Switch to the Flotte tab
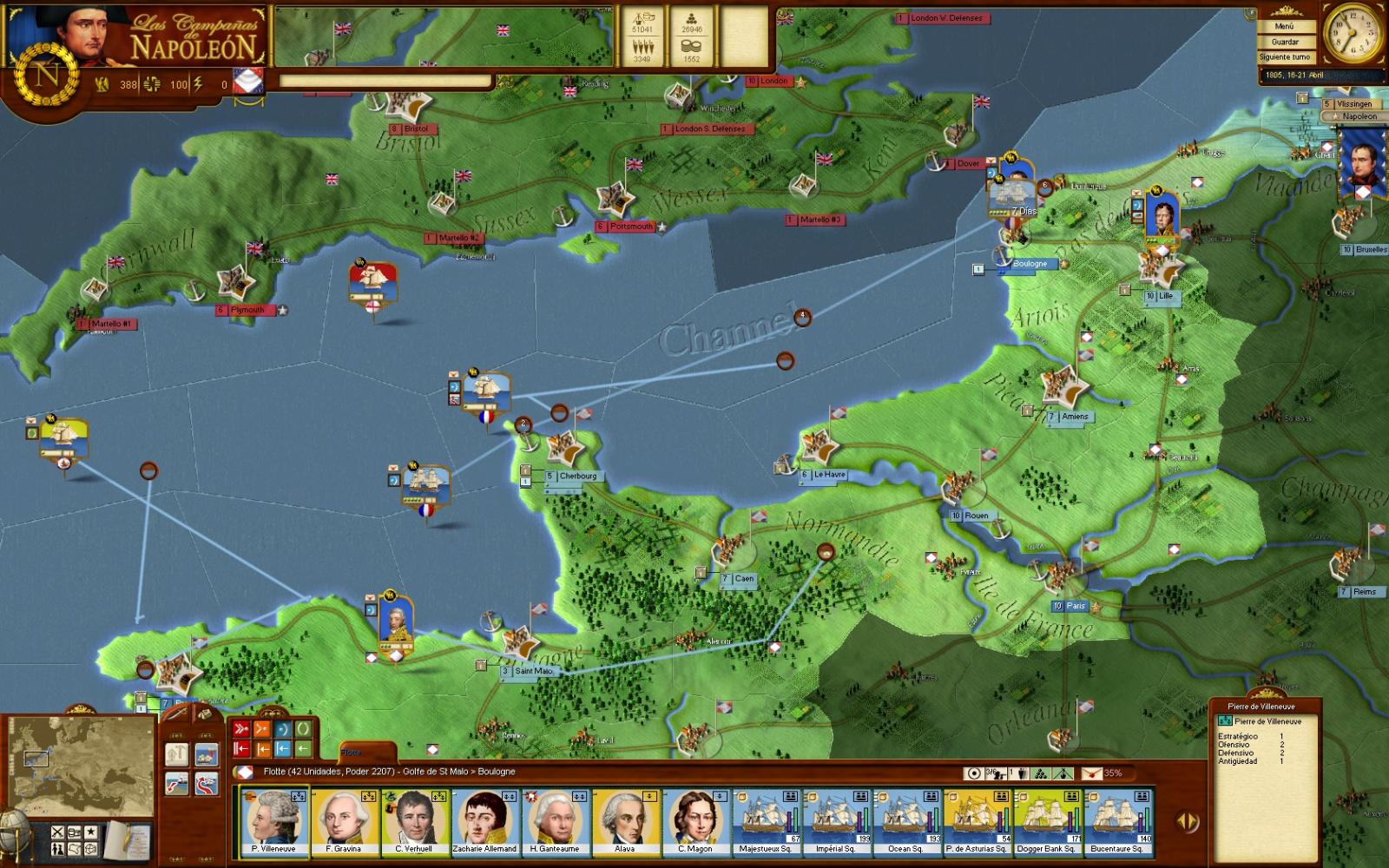The height and width of the screenshot is (868, 1389). coord(352,753)
